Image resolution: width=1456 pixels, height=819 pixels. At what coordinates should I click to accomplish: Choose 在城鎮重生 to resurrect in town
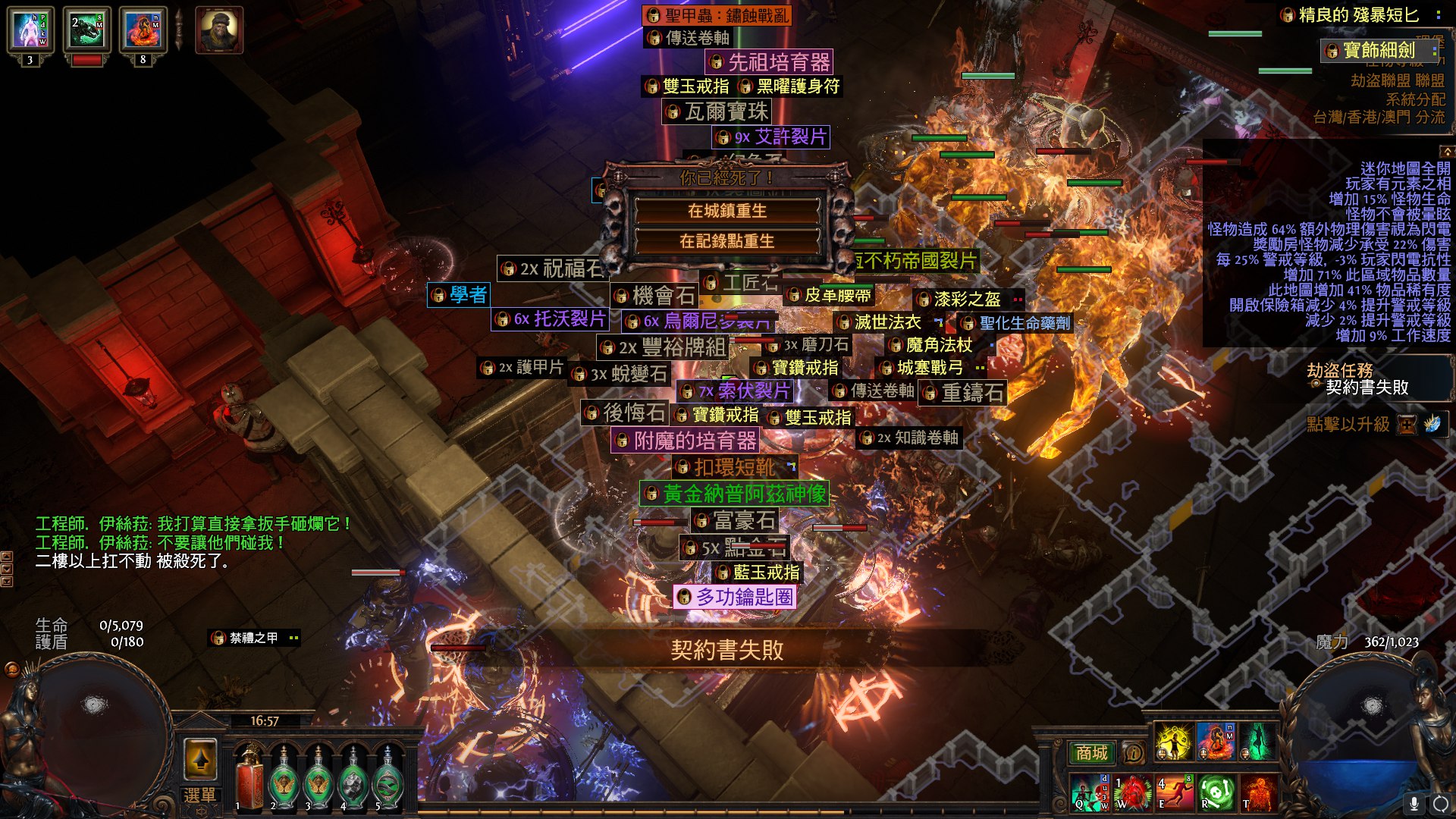point(726,211)
